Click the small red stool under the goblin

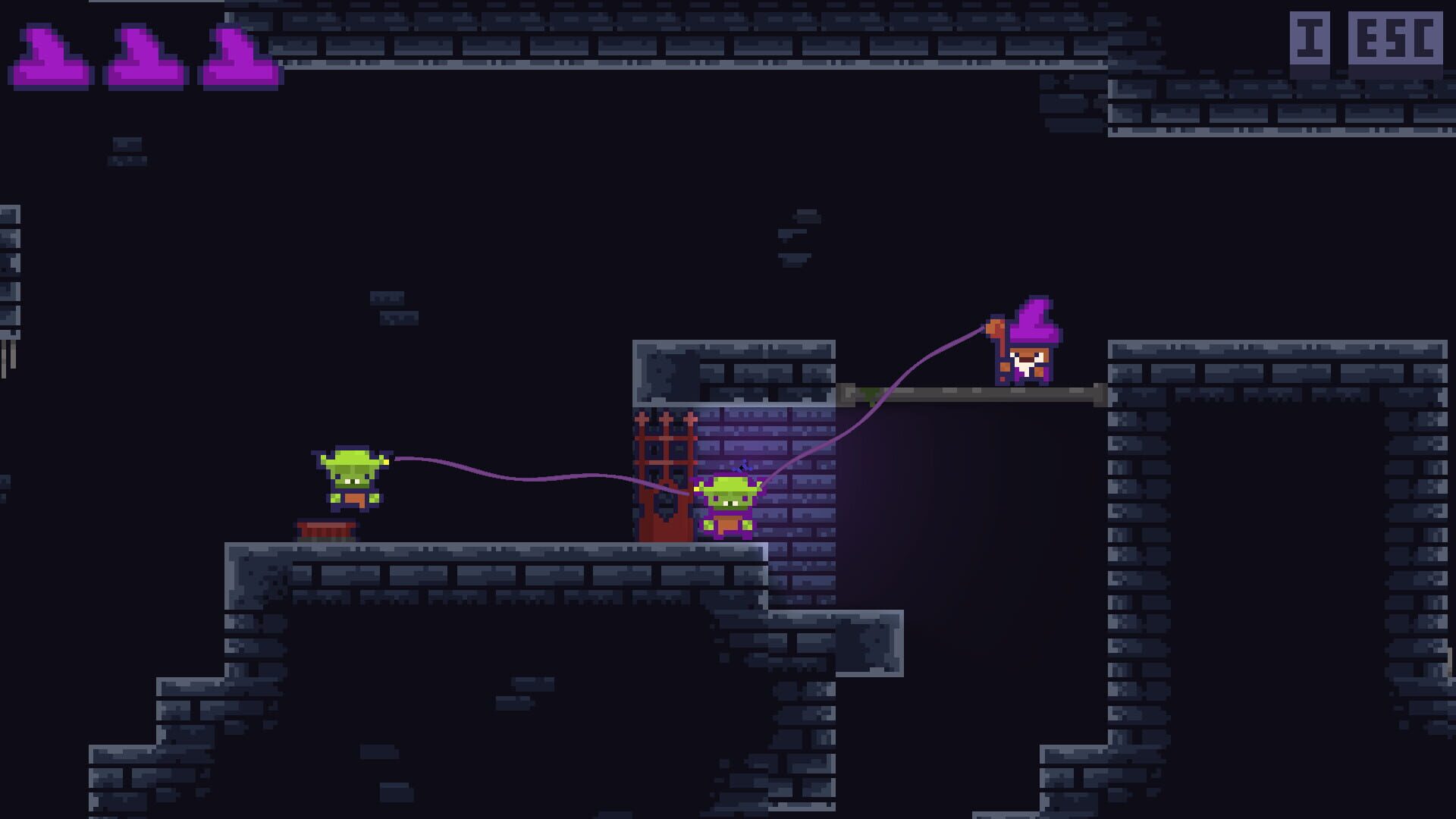point(328,532)
